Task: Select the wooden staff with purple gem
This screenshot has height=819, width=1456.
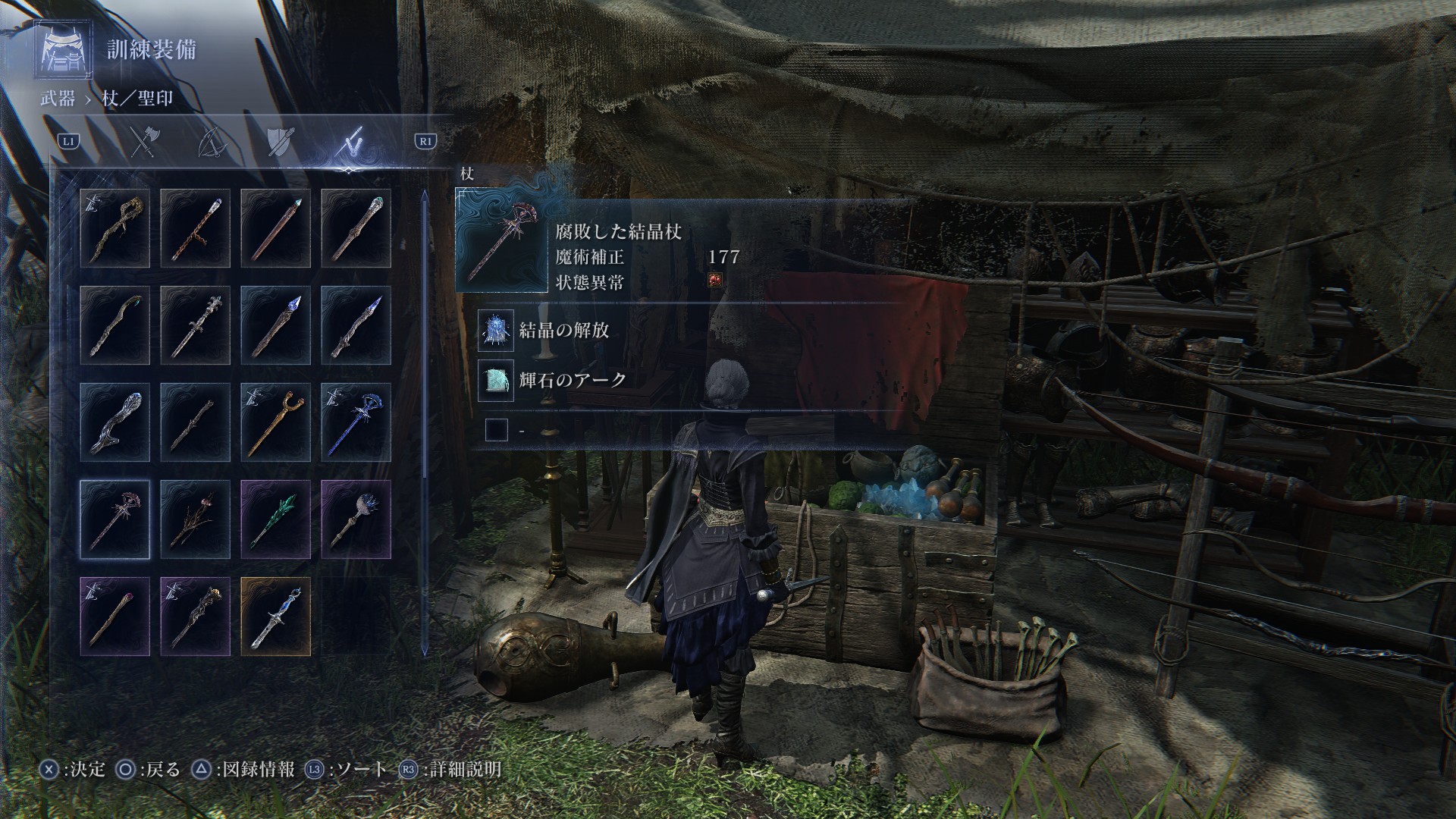Action: (115, 617)
